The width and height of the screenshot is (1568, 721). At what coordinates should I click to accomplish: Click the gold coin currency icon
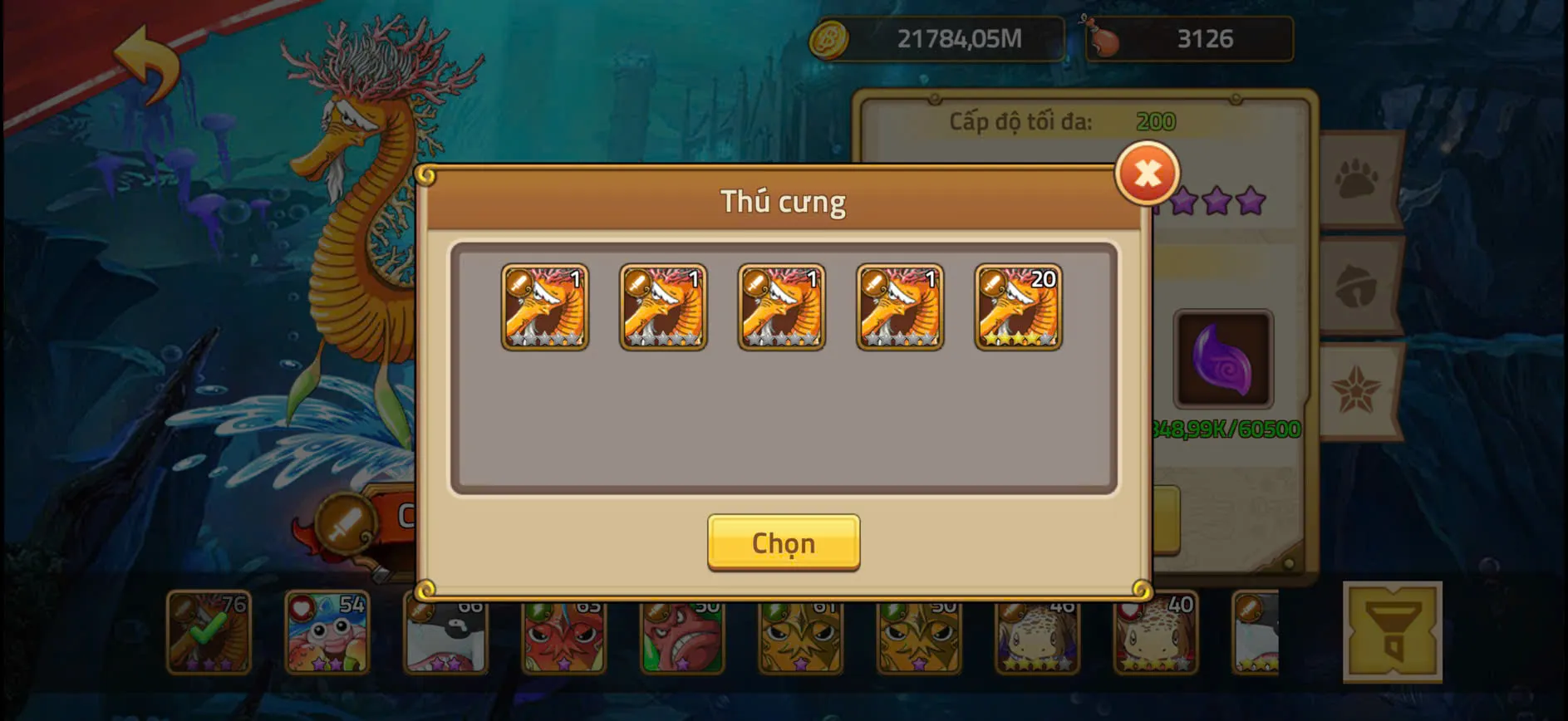[831, 37]
